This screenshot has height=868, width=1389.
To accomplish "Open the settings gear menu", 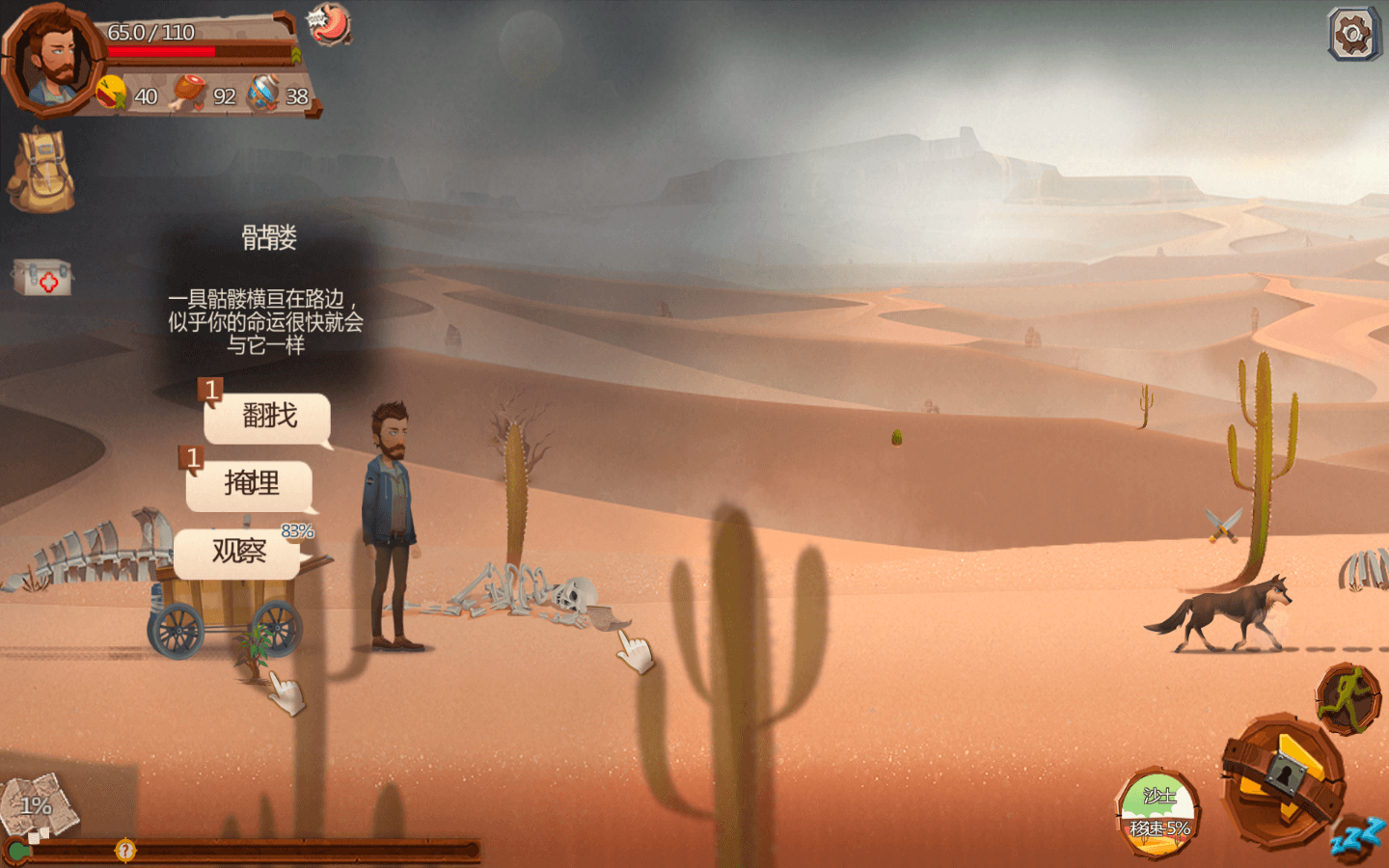I will click(x=1352, y=35).
